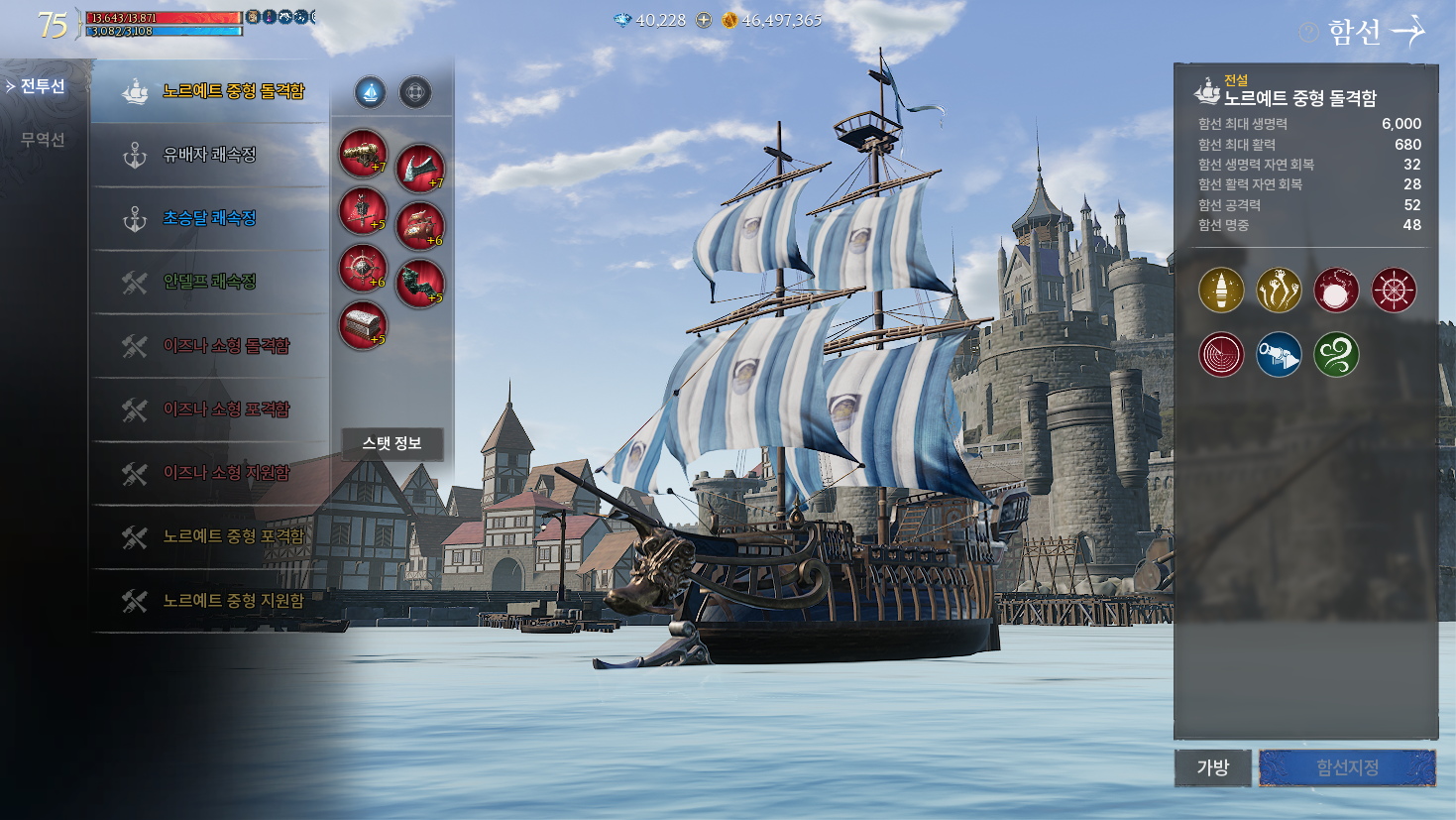Click the blue cannon skill icon
The height and width of the screenshot is (820, 1456).
click(x=1279, y=354)
